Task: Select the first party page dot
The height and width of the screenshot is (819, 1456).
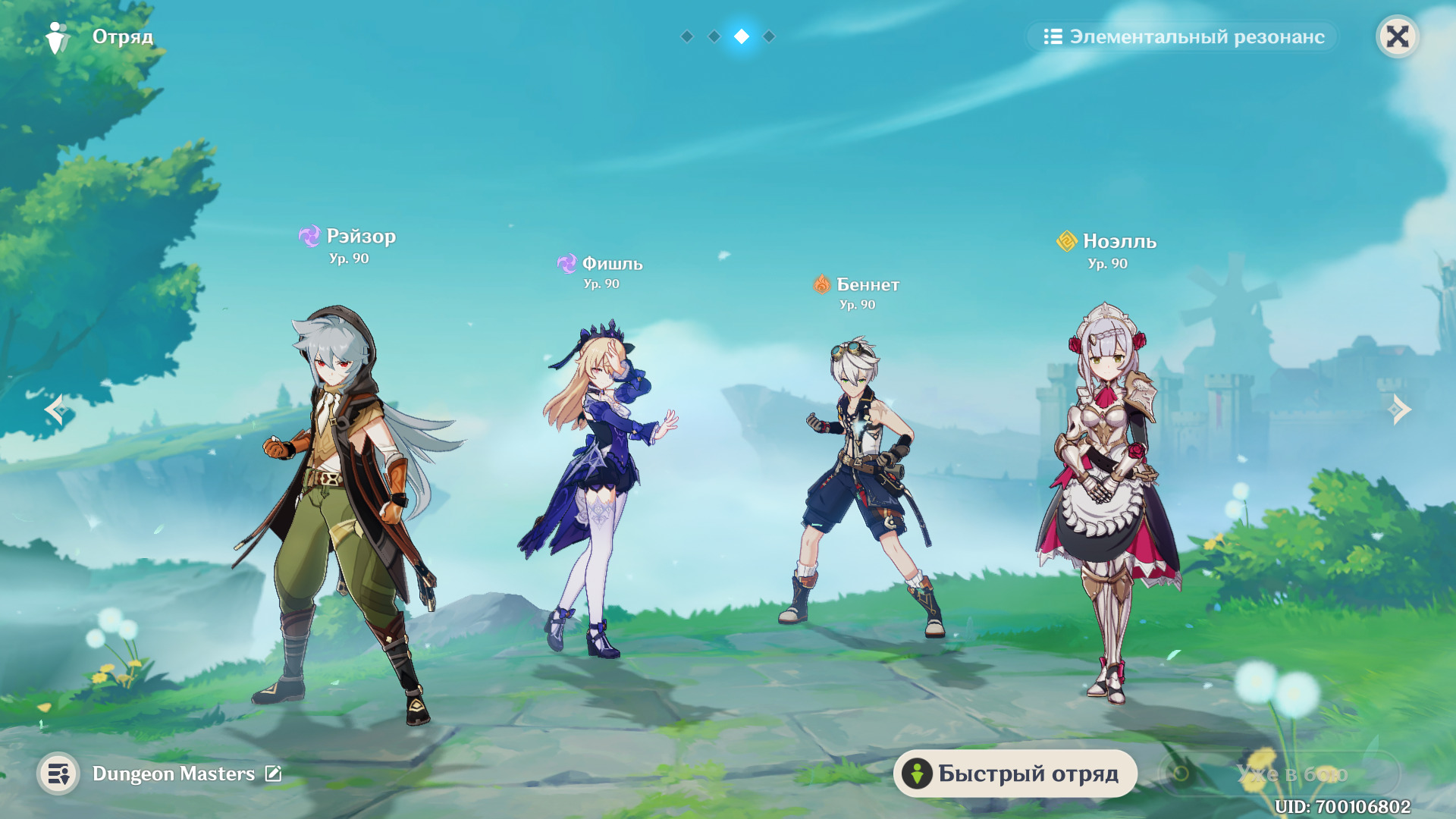Action: click(x=687, y=36)
